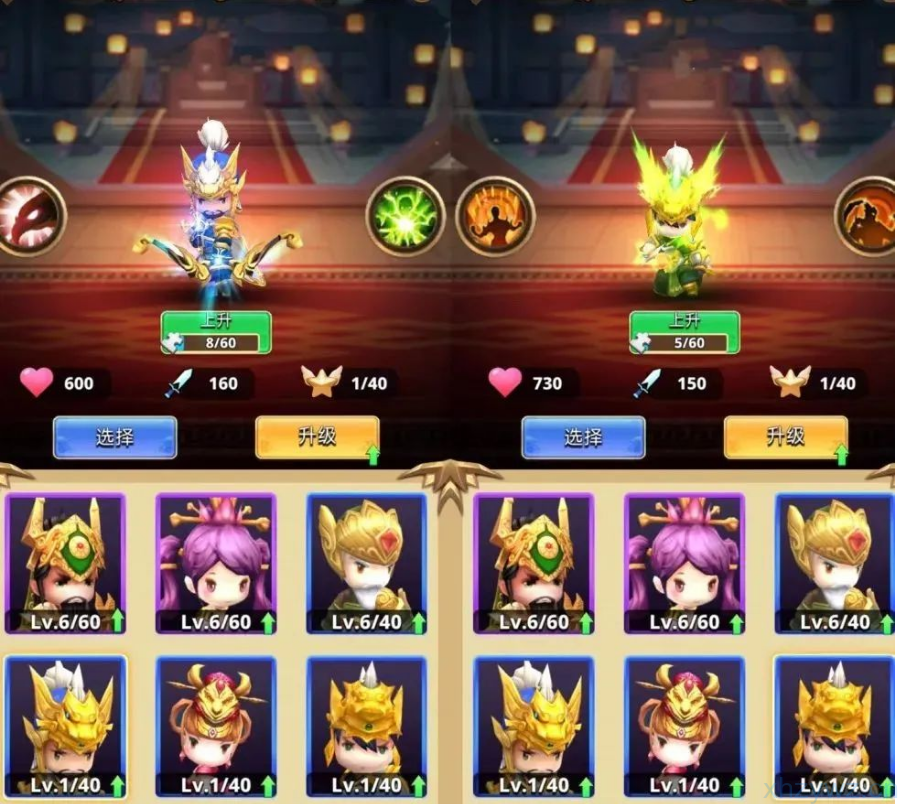
Task: Click the 选择 button under the green glowing hero
Action: pyautogui.click(x=583, y=437)
